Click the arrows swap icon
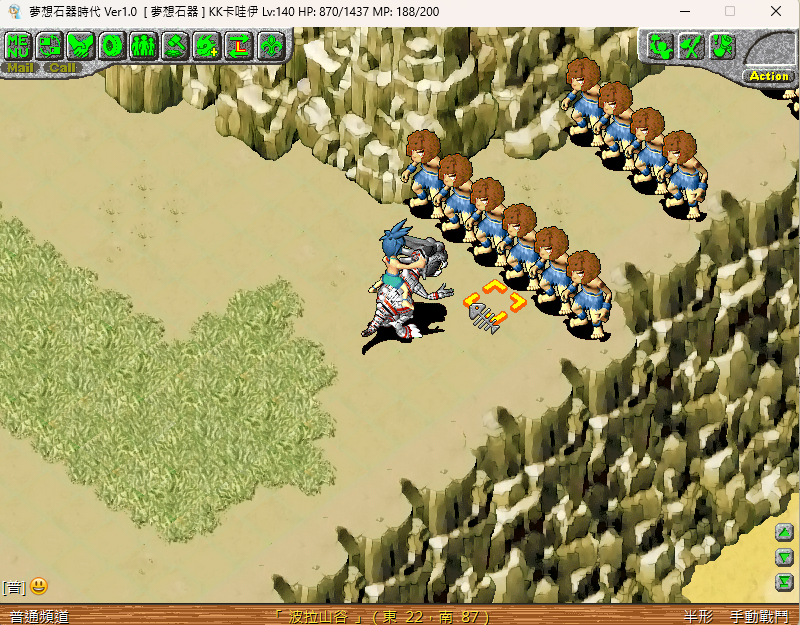The image size is (800, 625). [238, 45]
